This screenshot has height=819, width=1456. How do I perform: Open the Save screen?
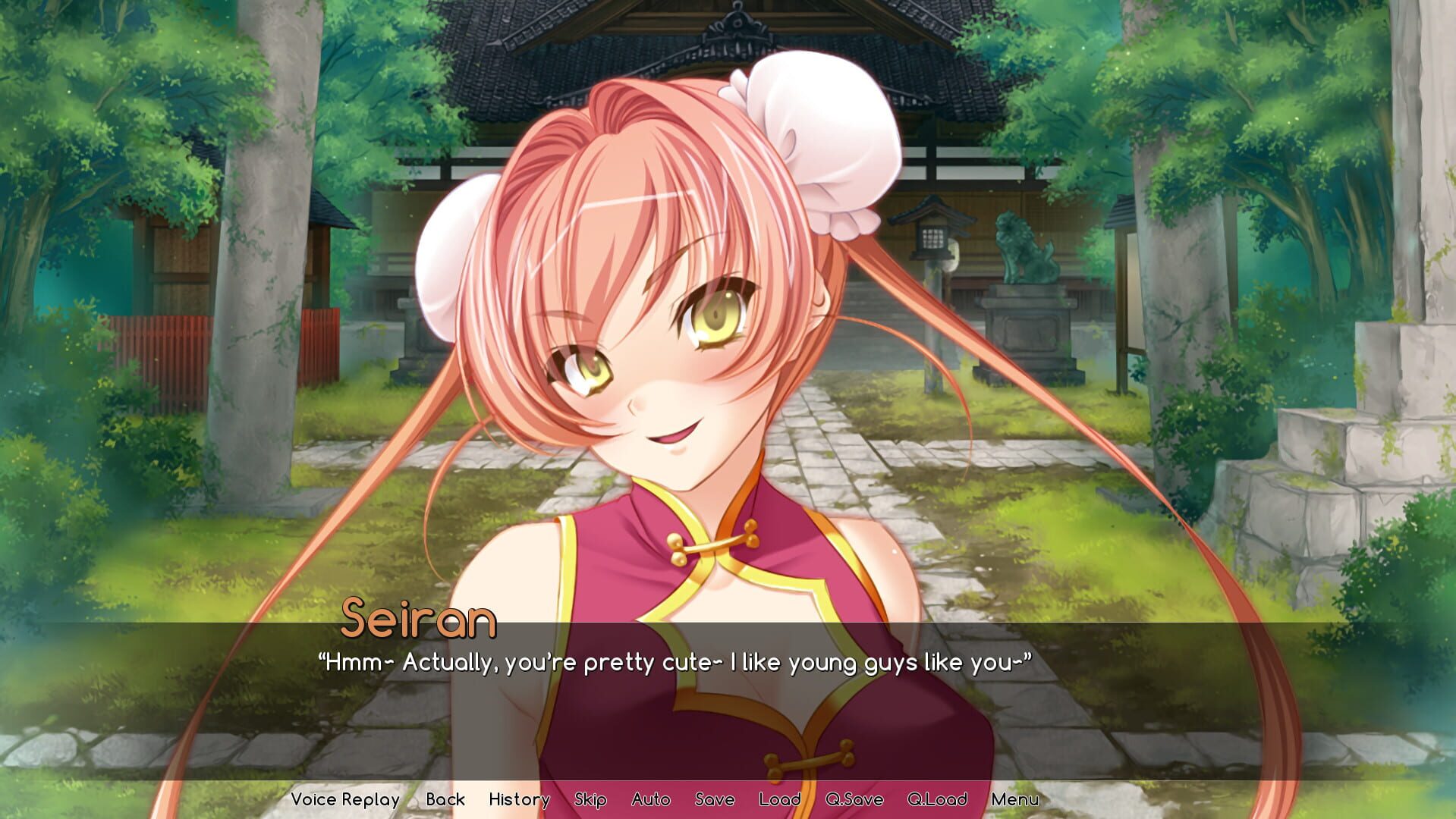(x=714, y=799)
